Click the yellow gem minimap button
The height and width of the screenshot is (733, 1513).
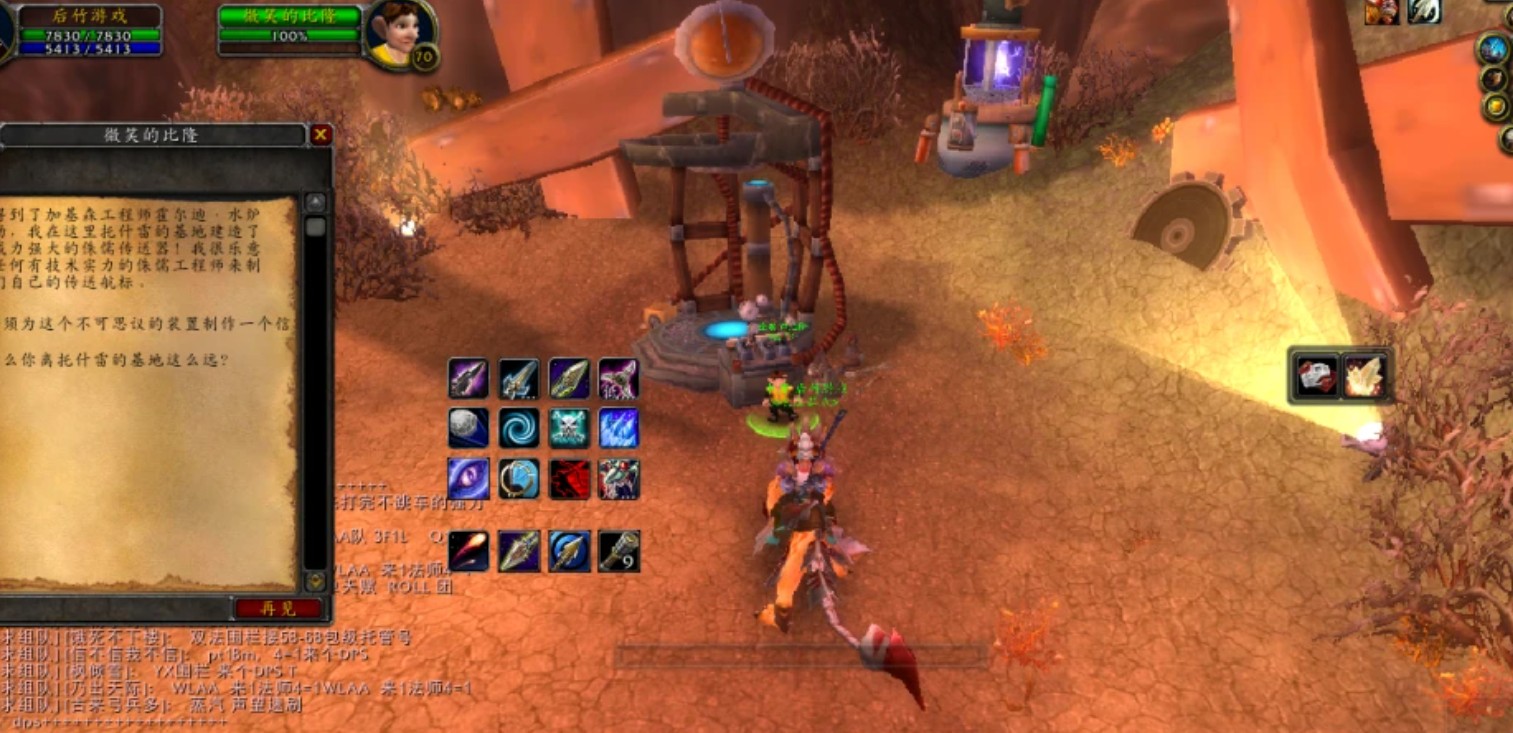[1496, 107]
